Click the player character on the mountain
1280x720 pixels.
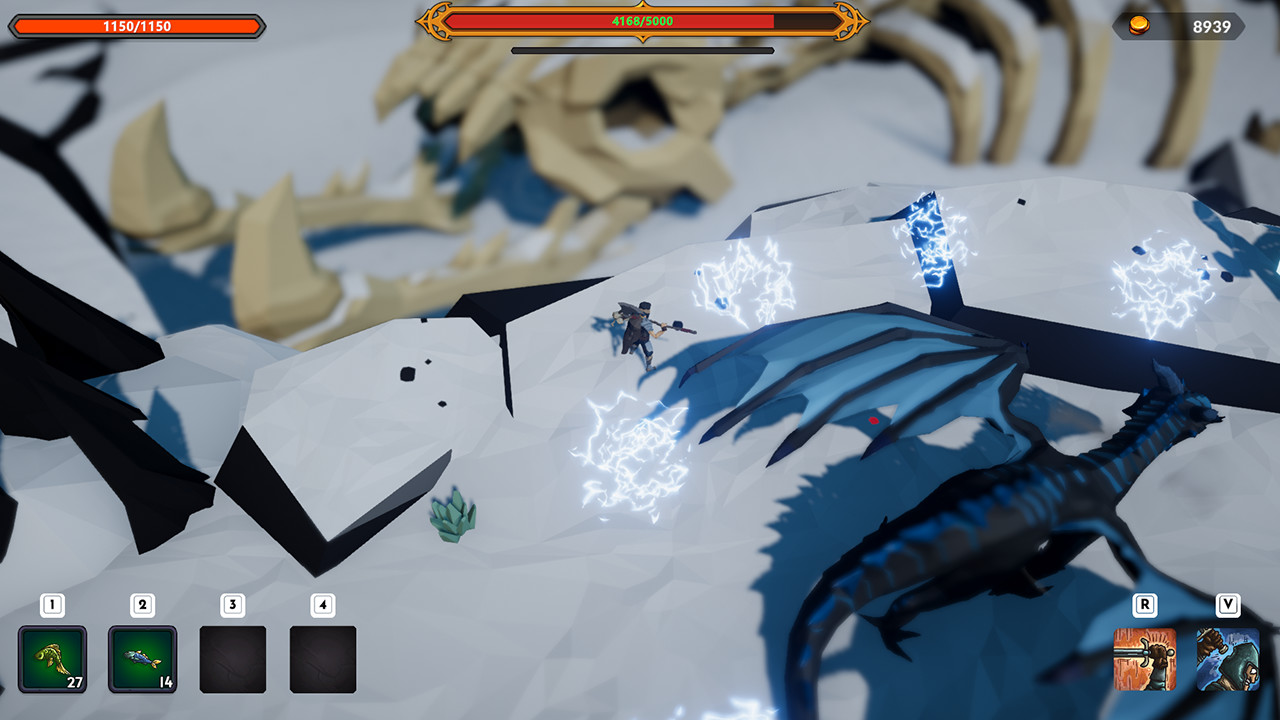[640, 335]
